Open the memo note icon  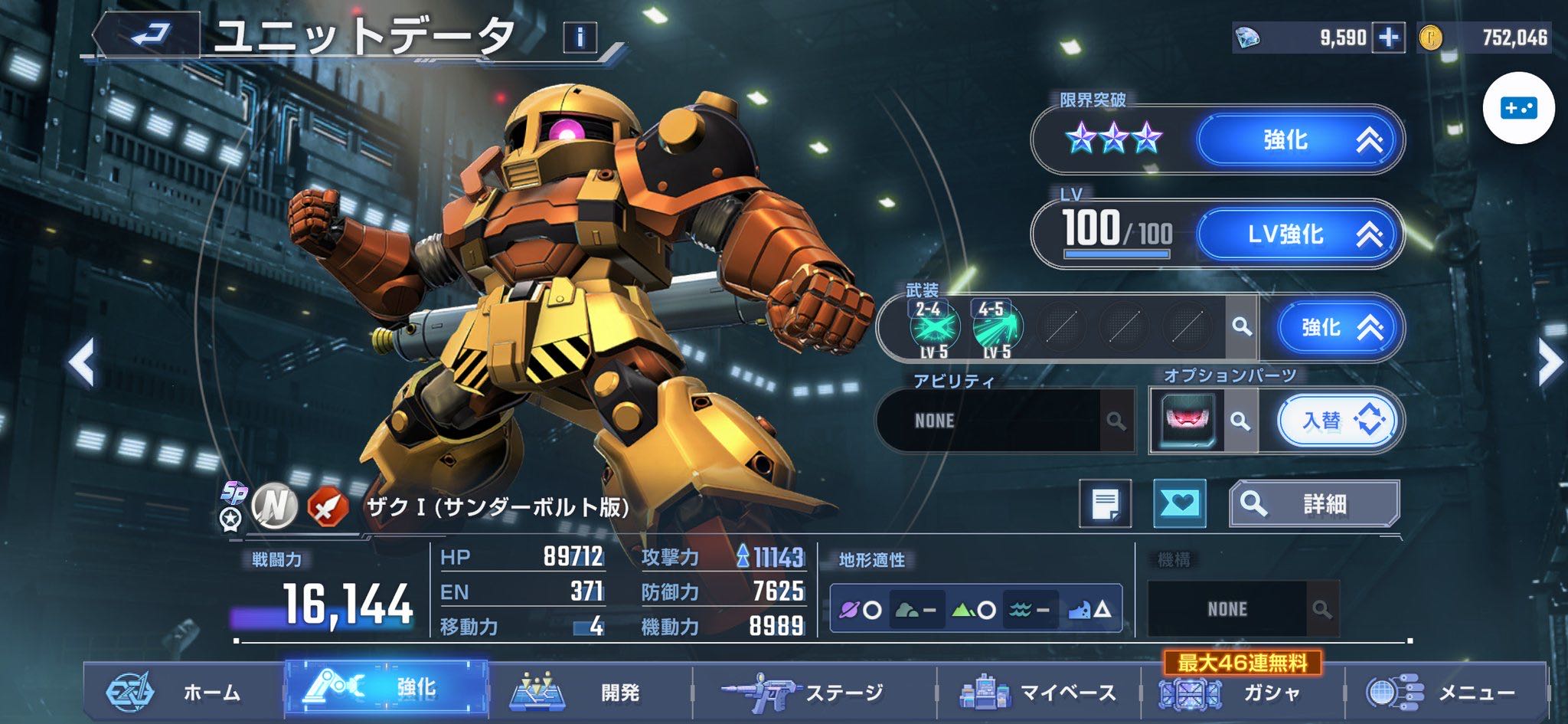1105,504
